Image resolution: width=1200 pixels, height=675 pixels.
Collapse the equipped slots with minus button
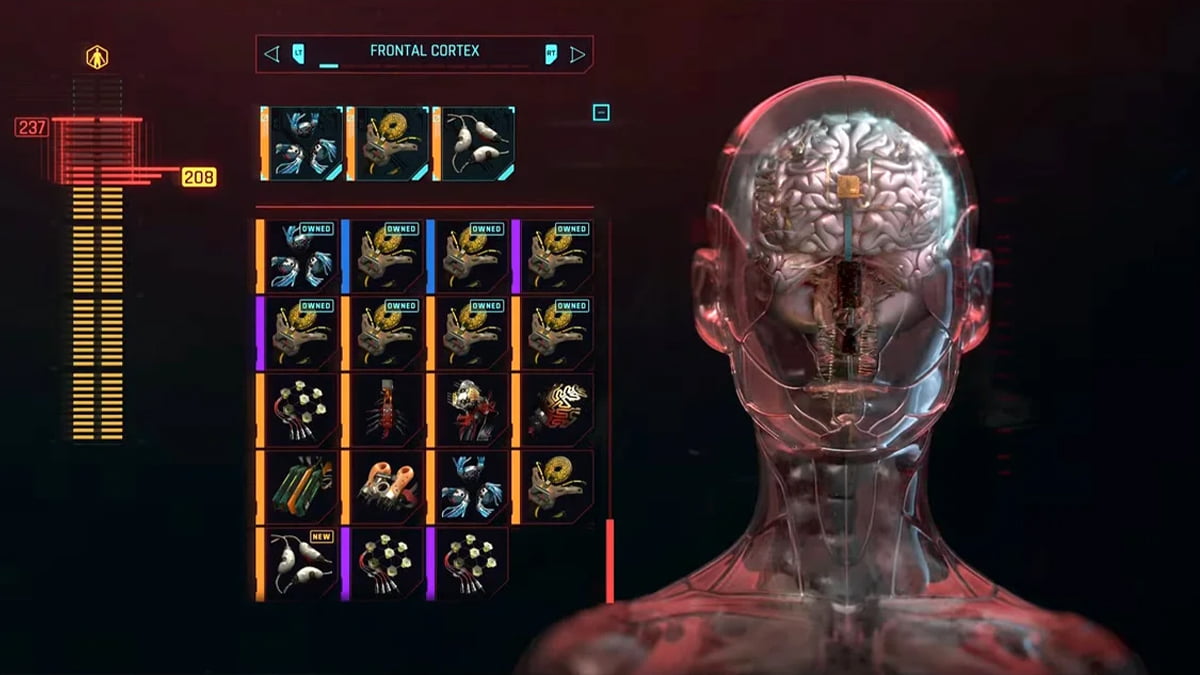[x=601, y=112]
